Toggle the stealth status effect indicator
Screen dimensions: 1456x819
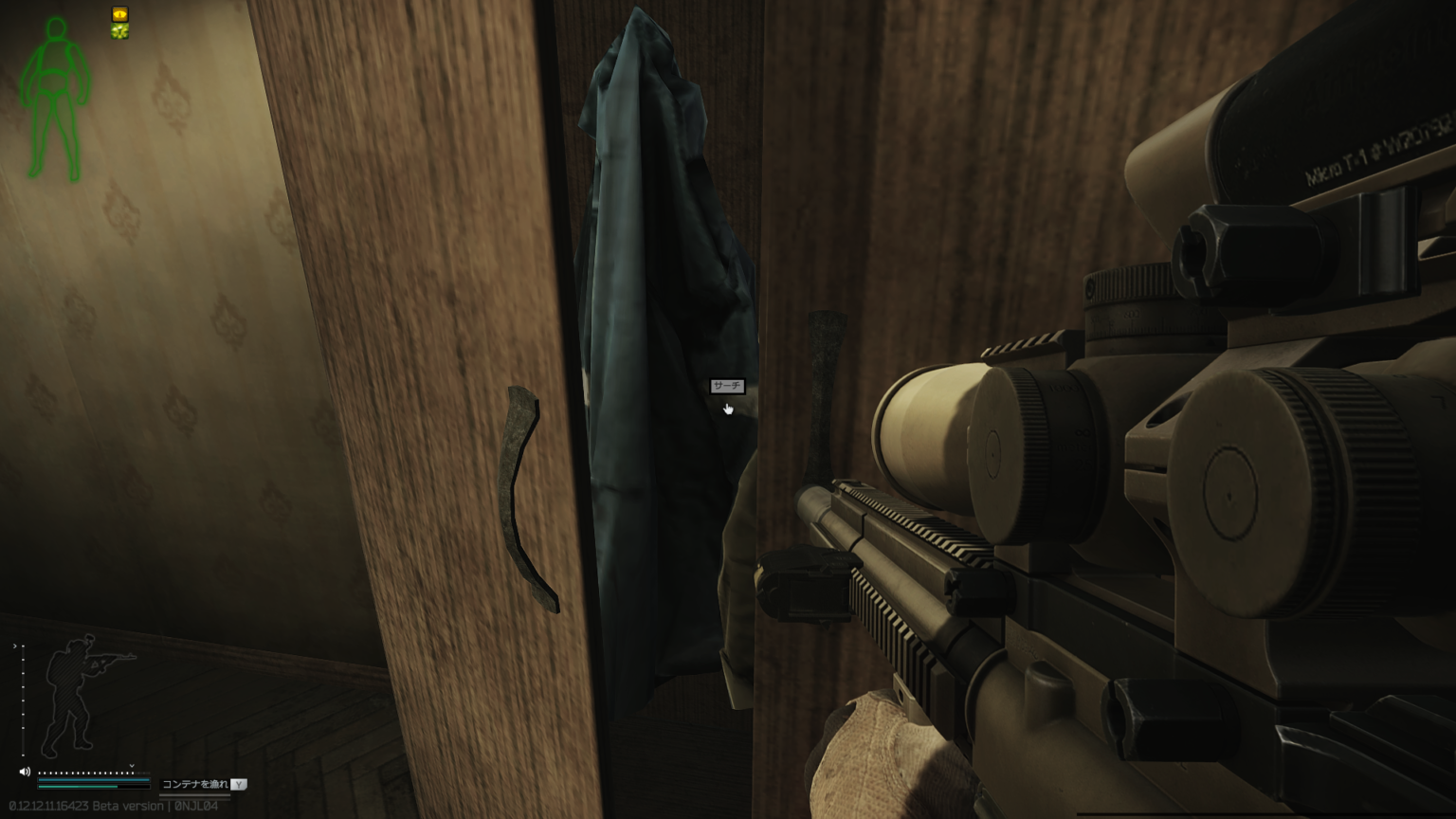tap(119, 14)
